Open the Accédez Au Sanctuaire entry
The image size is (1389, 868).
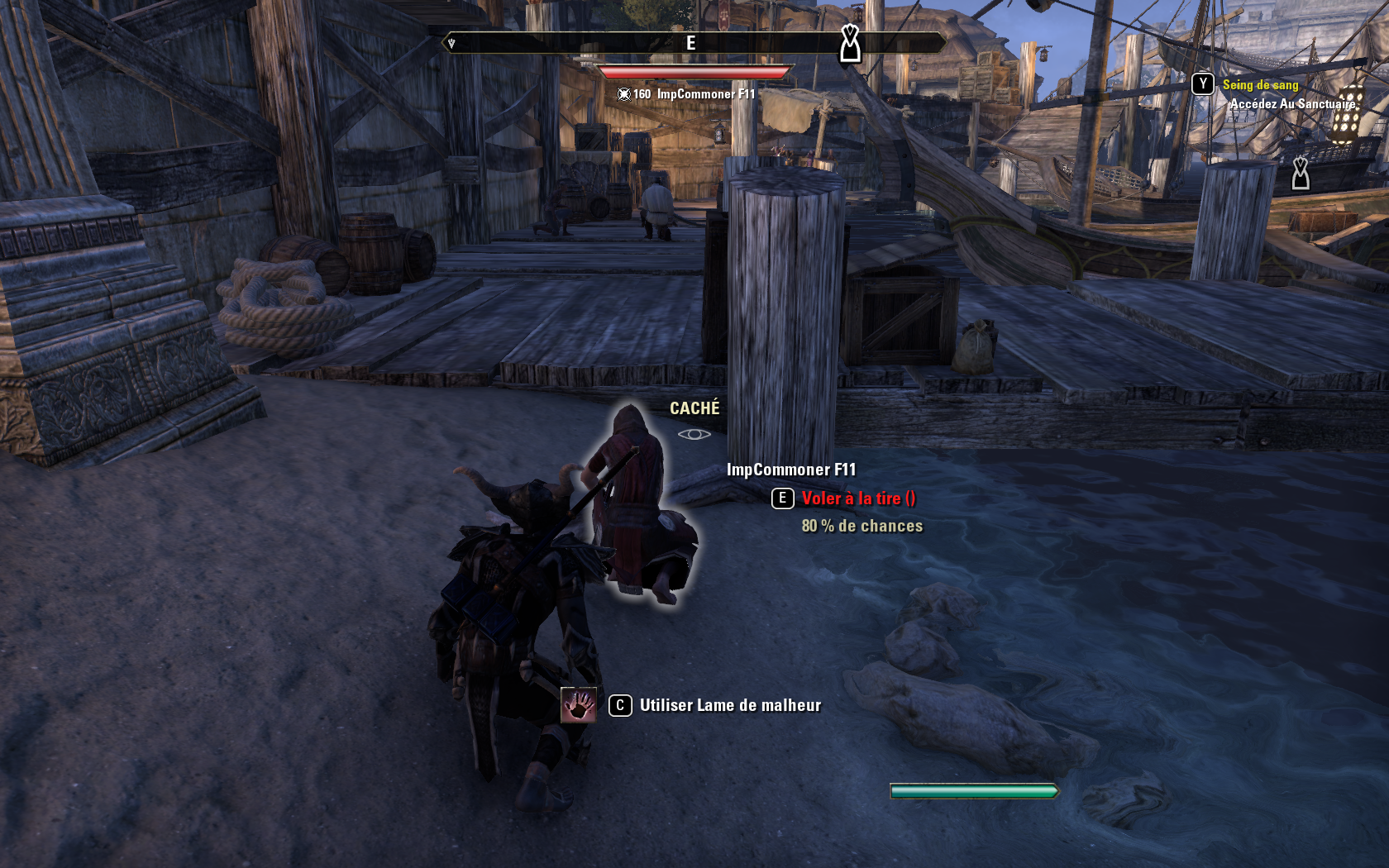1293,105
